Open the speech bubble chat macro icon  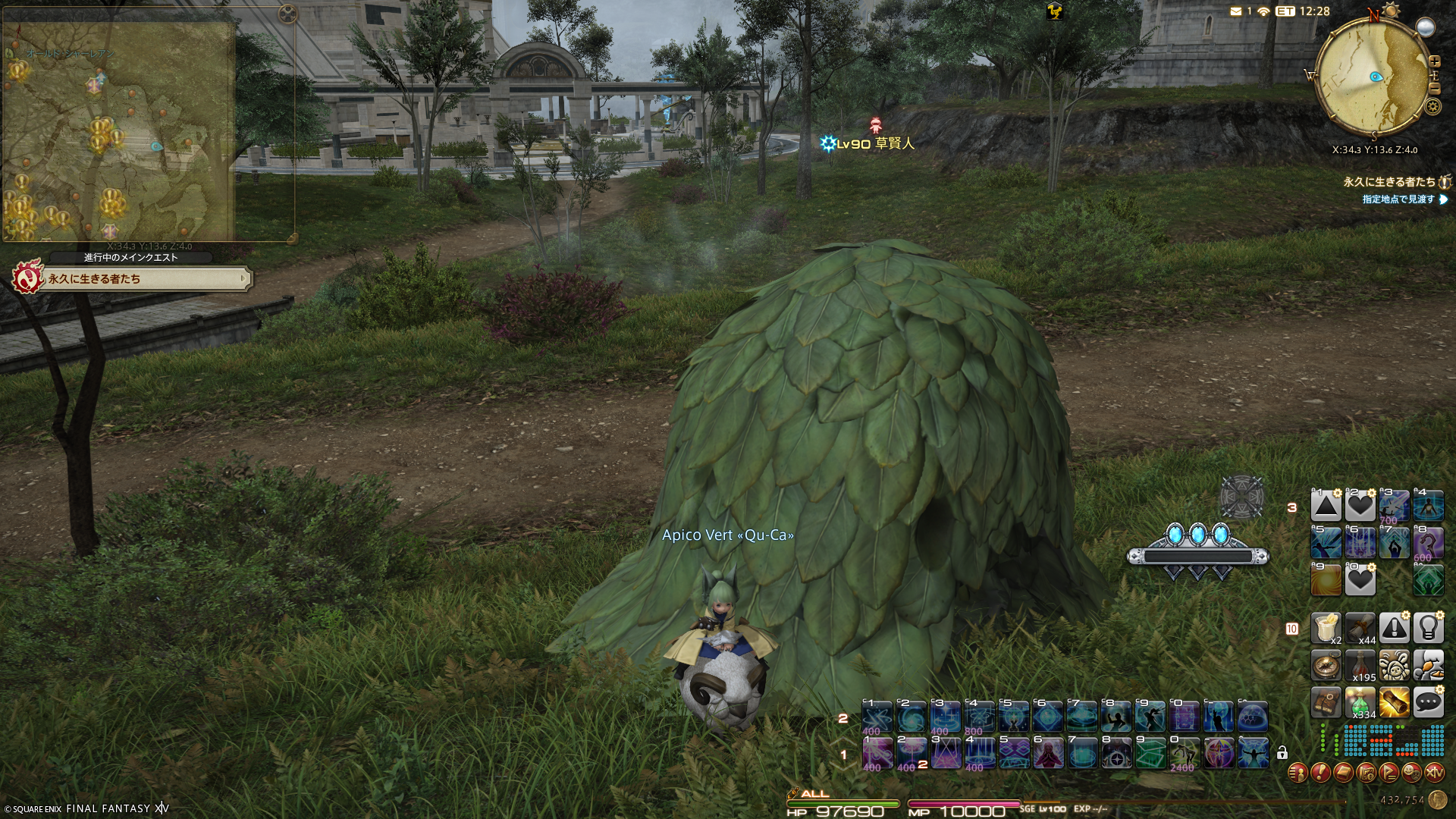pos(1428,702)
